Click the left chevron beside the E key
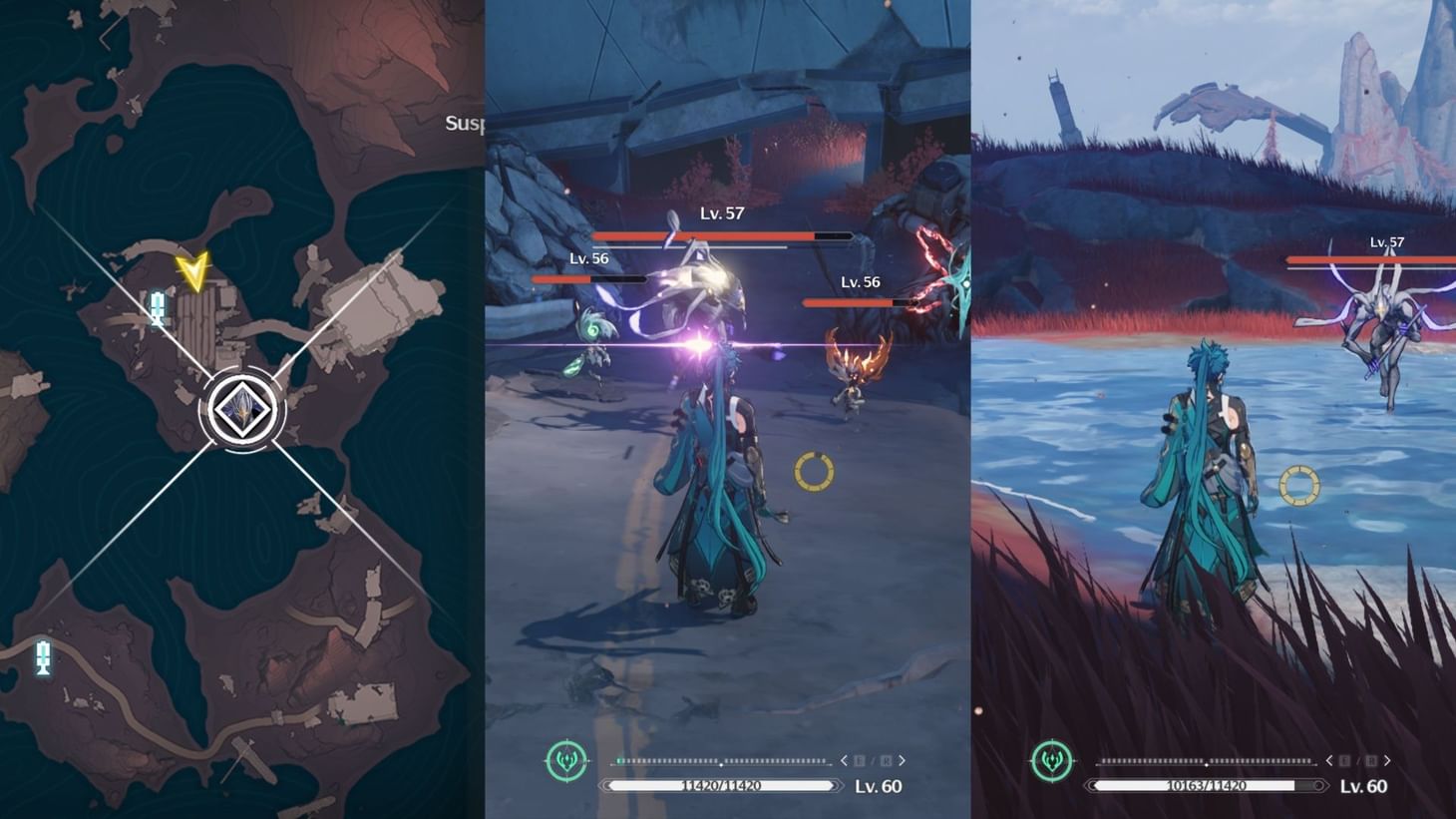This screenshot has width=1456, height=819. click(843, 759)
